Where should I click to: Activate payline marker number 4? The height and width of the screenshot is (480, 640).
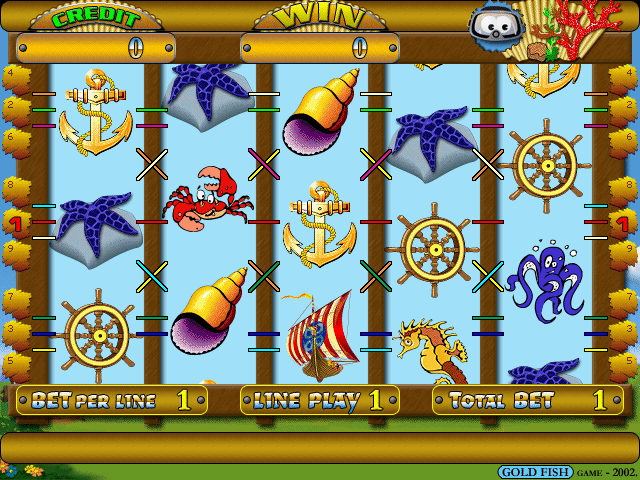coord(11,73)
